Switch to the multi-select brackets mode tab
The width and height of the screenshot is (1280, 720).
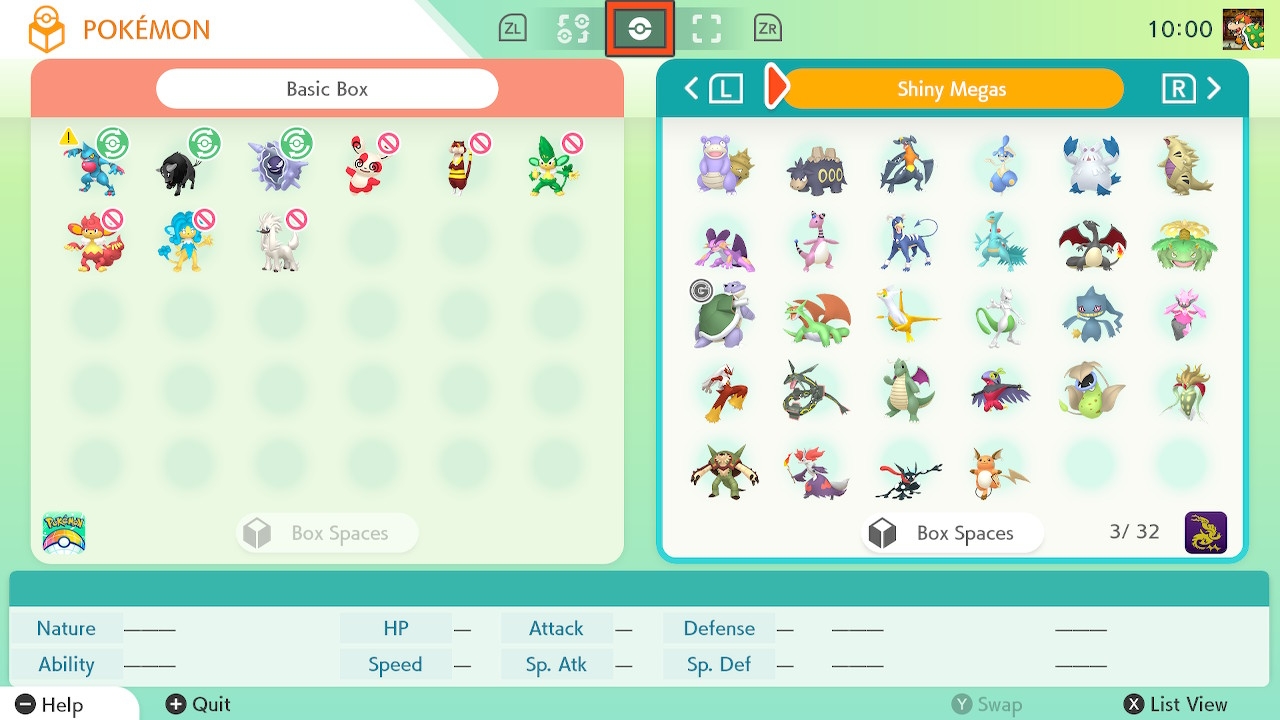pyautogui.click(x=573, y=29)
